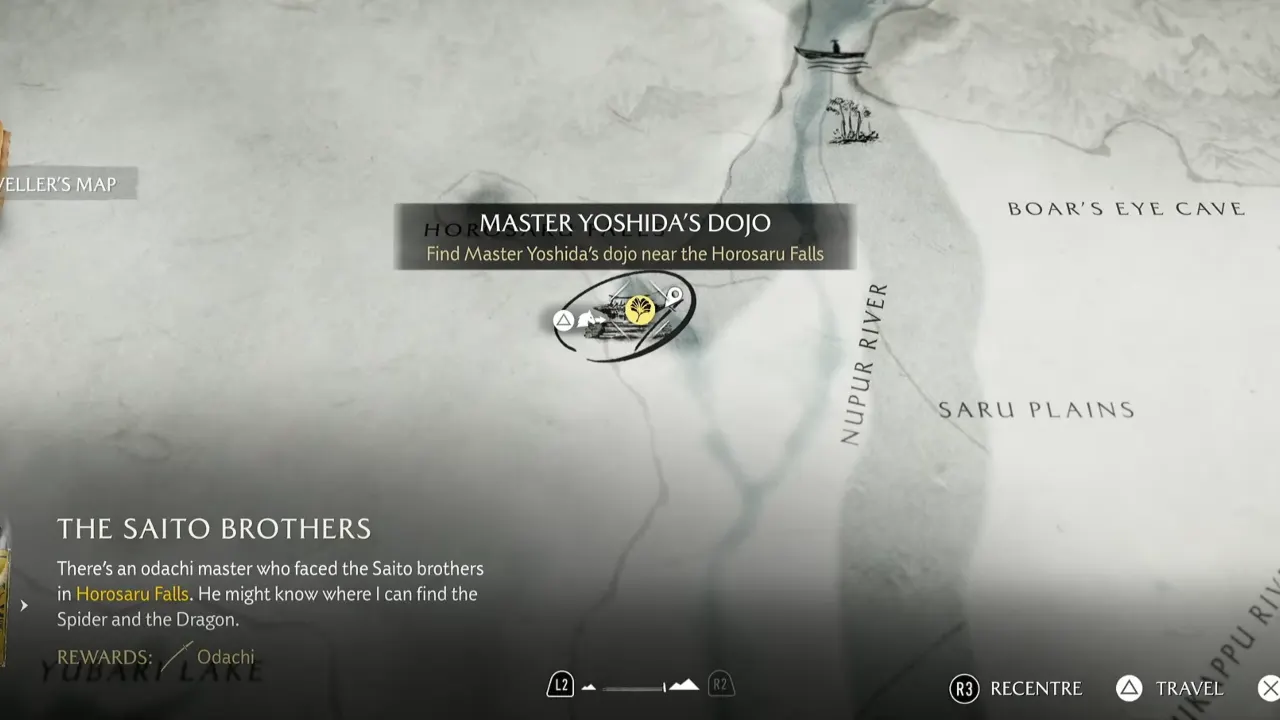Click the Master Yoshida's Dojo tooltip banner
Screen dimensions: 1280x720
pyautogui.click(x=625, y=237)
